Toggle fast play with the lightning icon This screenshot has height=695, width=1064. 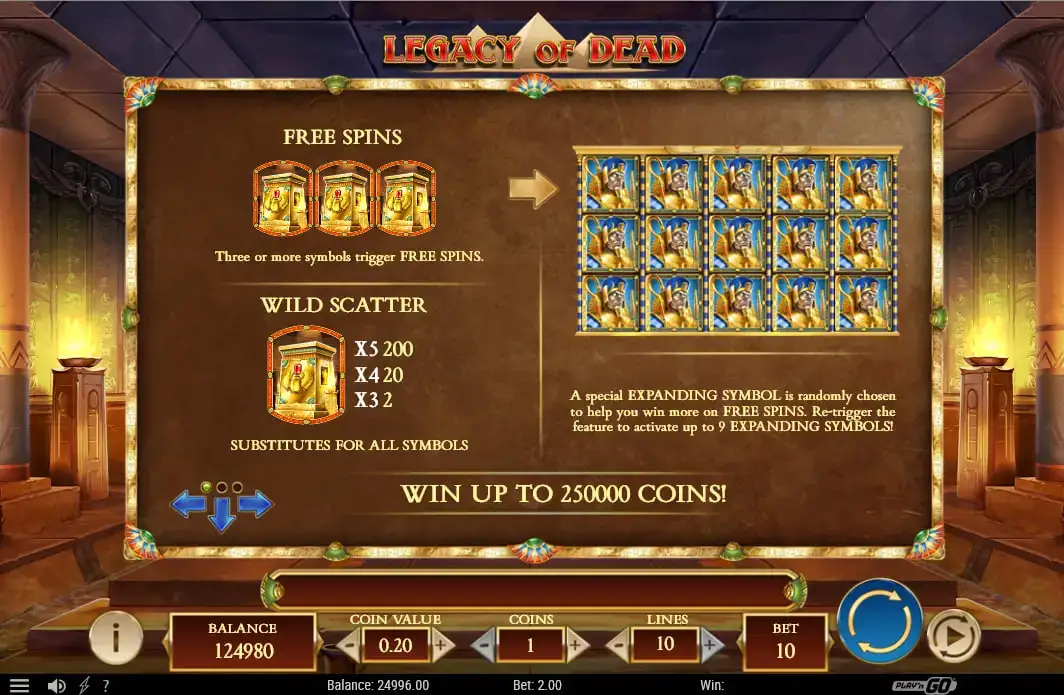click(x=84, y=686)
